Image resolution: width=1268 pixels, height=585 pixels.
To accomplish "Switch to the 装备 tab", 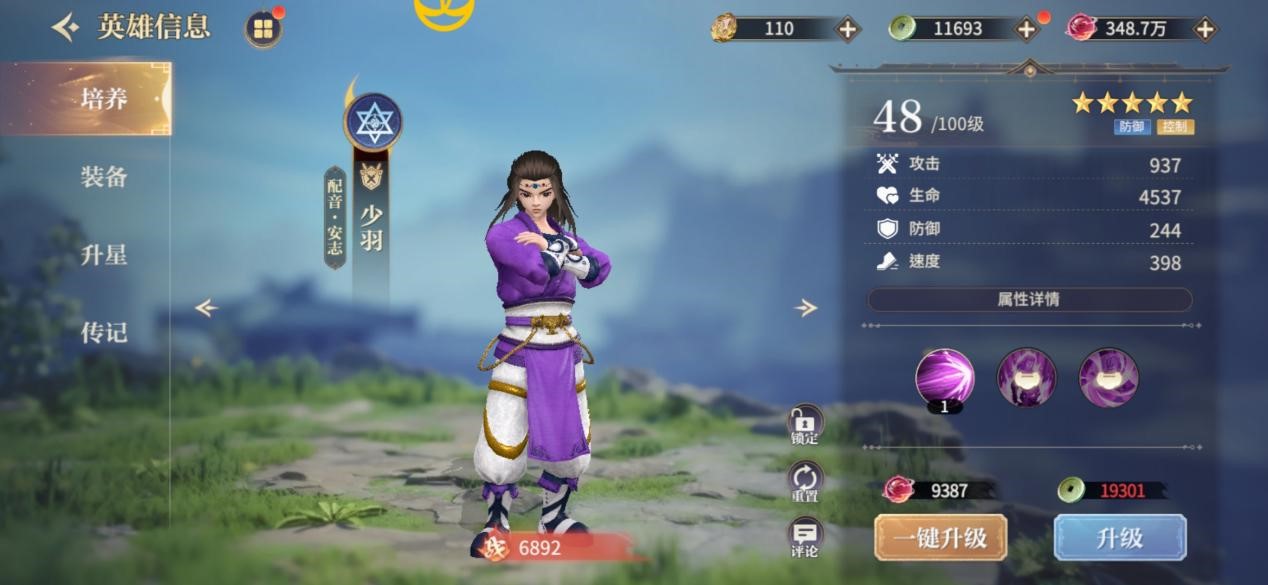I will (103, 177).
